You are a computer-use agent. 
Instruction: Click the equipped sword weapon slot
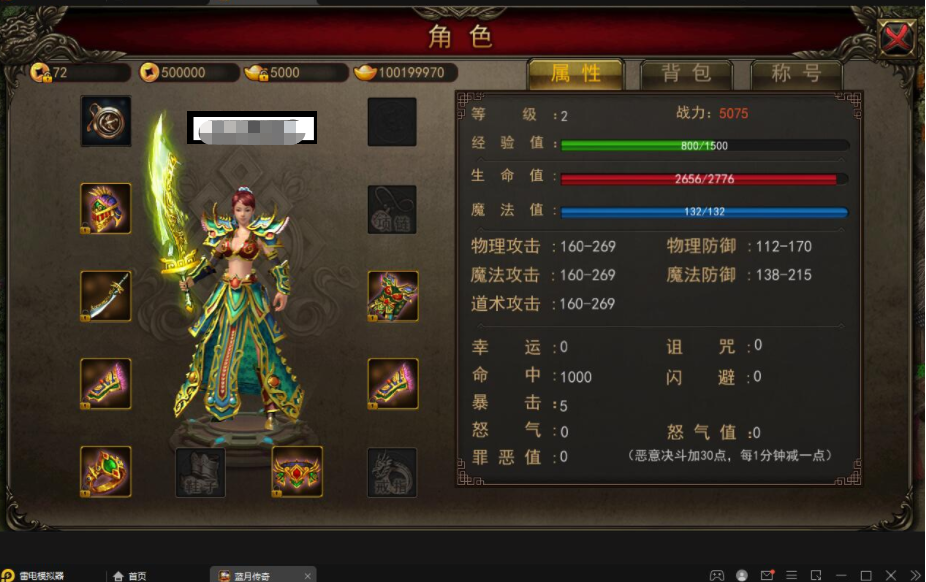pyautogui.click(x=106, y=296)
